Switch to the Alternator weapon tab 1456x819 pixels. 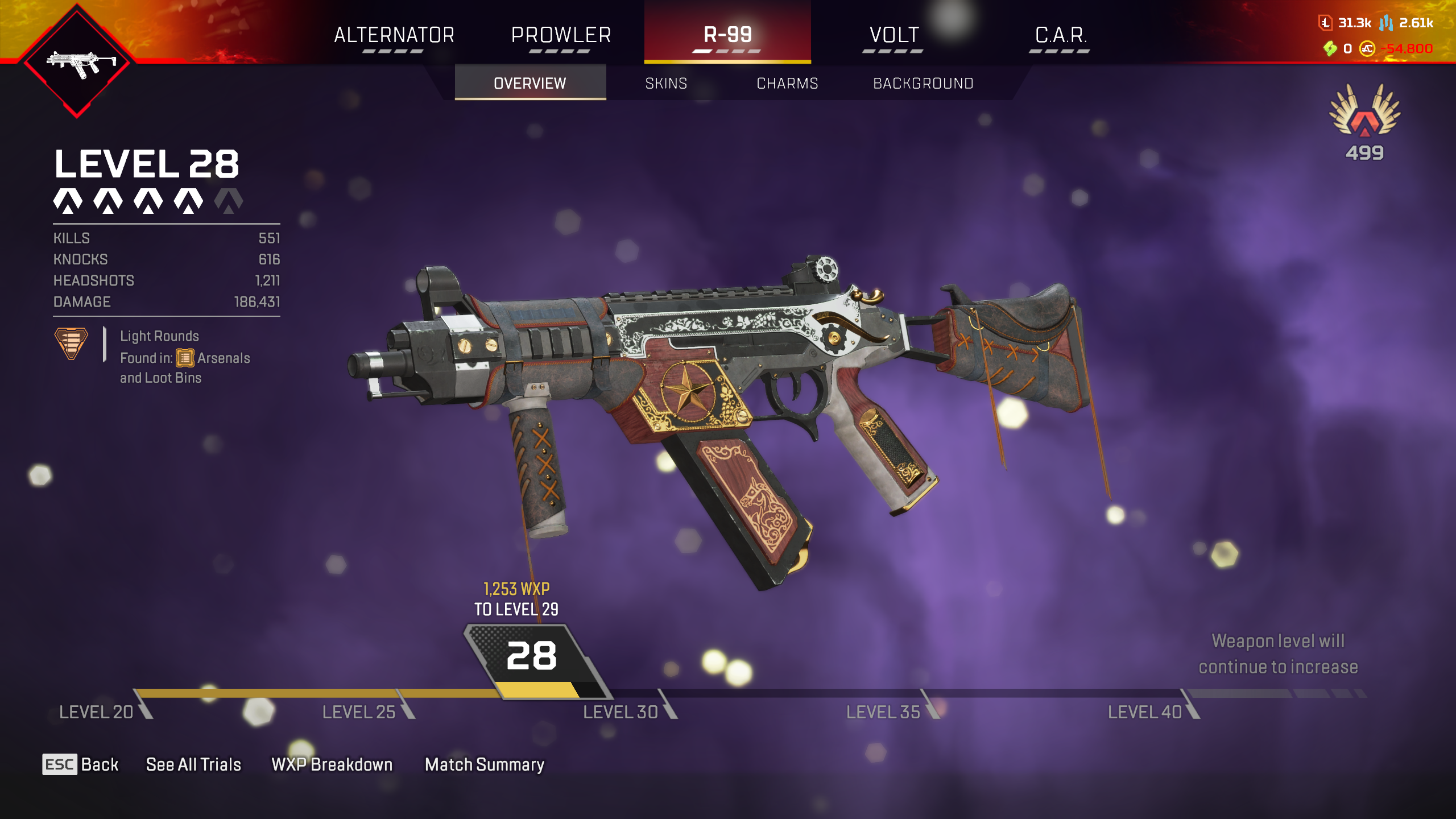[394, 35]
